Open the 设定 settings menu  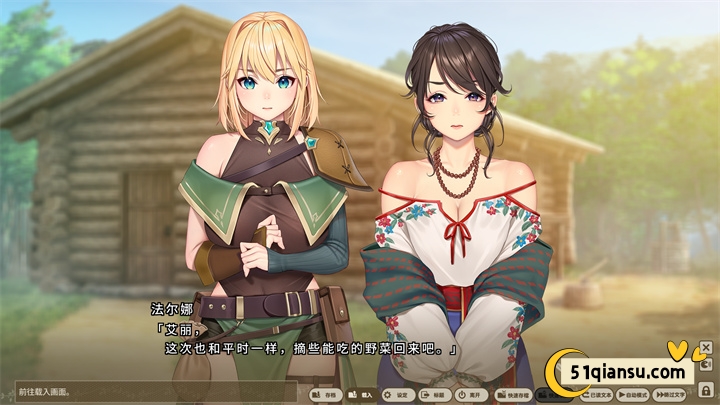(396, 395)
